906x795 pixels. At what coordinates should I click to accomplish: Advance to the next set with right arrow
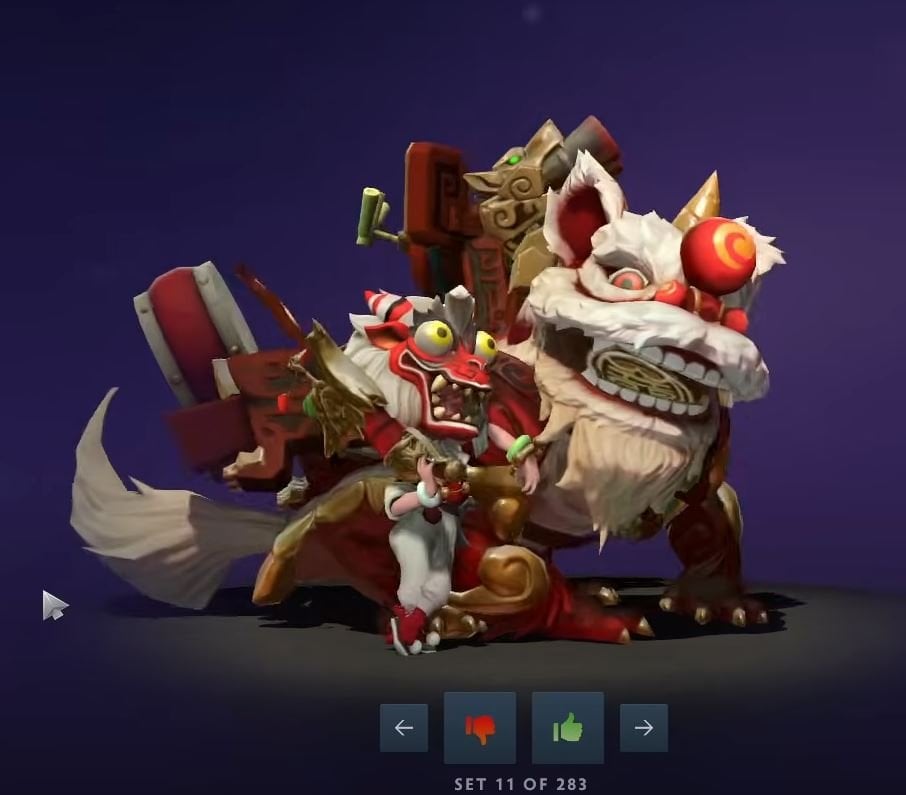[x=643, y=728]
